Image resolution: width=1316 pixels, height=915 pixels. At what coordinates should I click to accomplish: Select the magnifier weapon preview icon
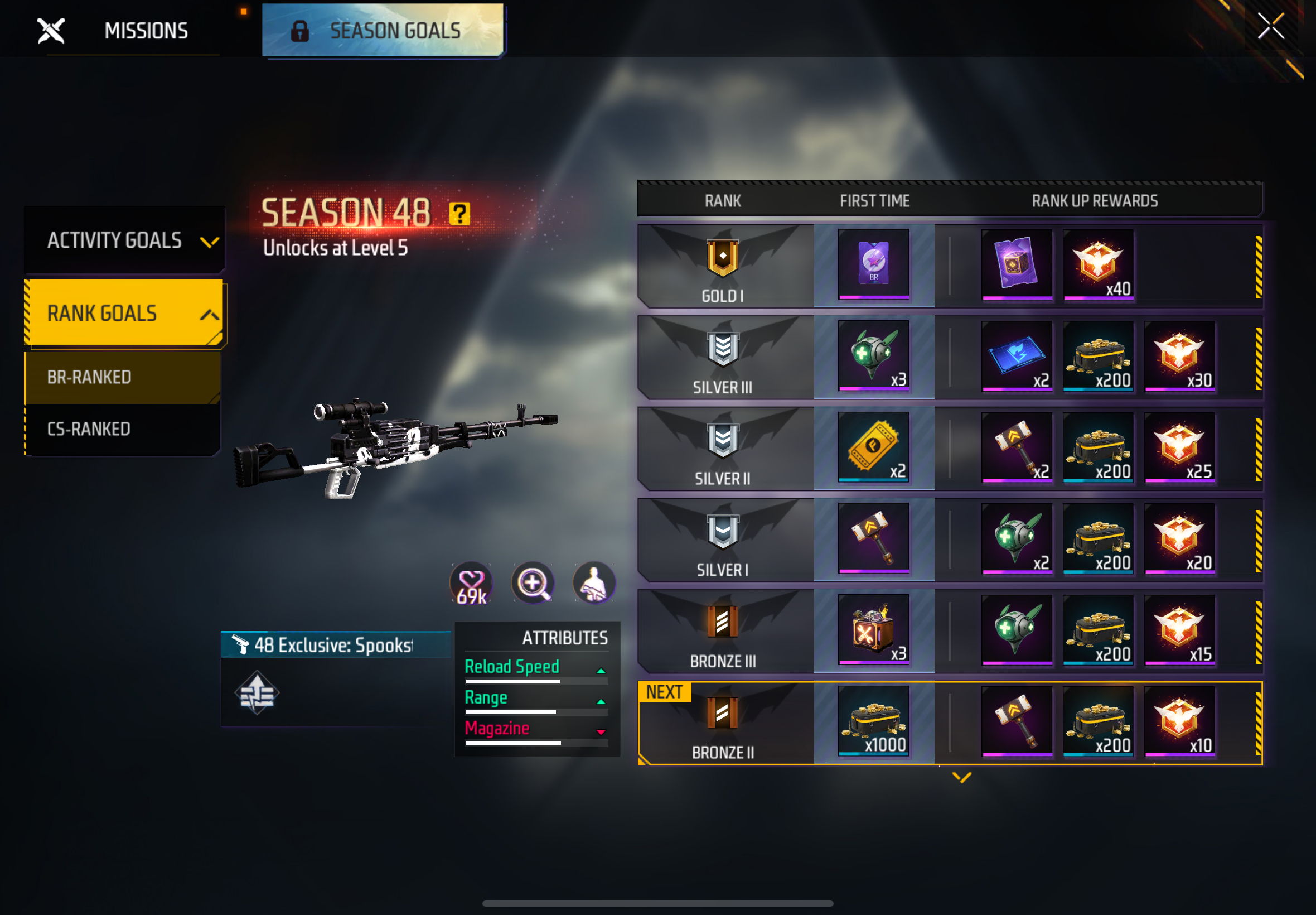click(532, 582)
